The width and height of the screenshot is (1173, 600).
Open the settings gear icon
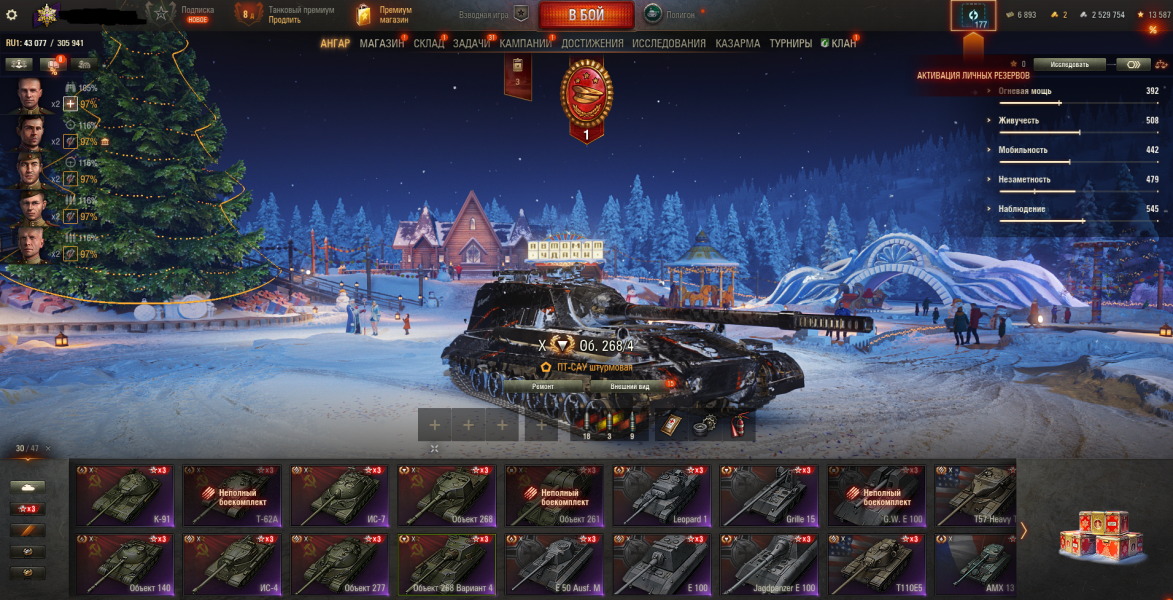tap(12, 14)
